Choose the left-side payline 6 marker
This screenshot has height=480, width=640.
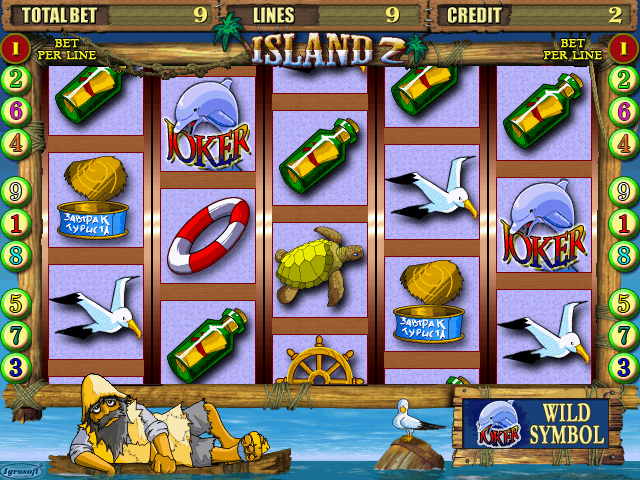tap(15, 111)
